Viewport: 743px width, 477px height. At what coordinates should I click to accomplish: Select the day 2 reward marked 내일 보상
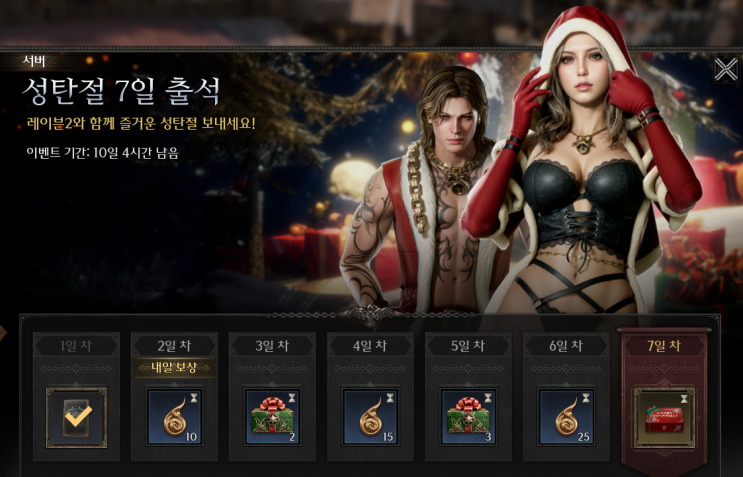(x=174, y=417)
